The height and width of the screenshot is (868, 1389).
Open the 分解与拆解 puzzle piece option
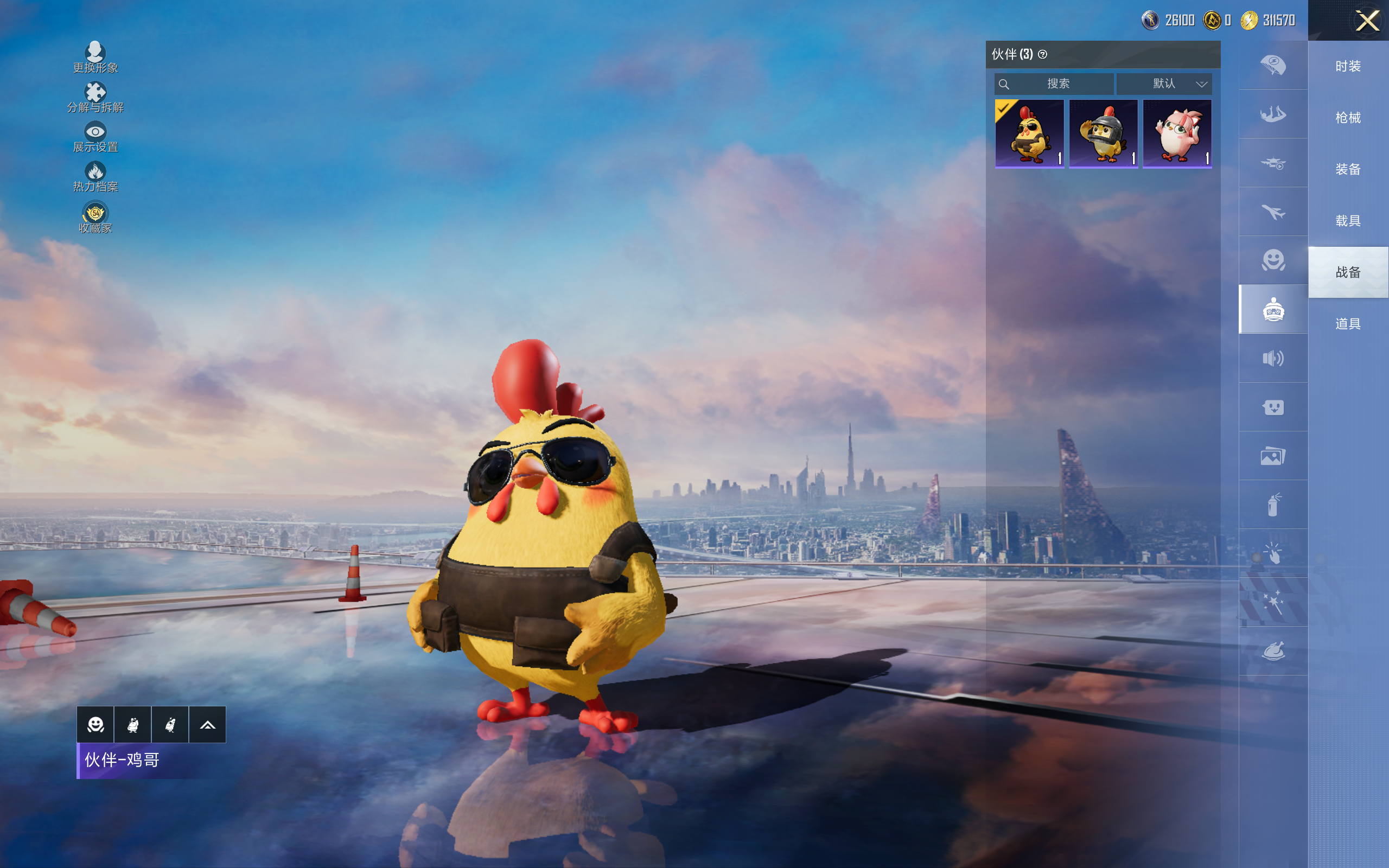95,97
